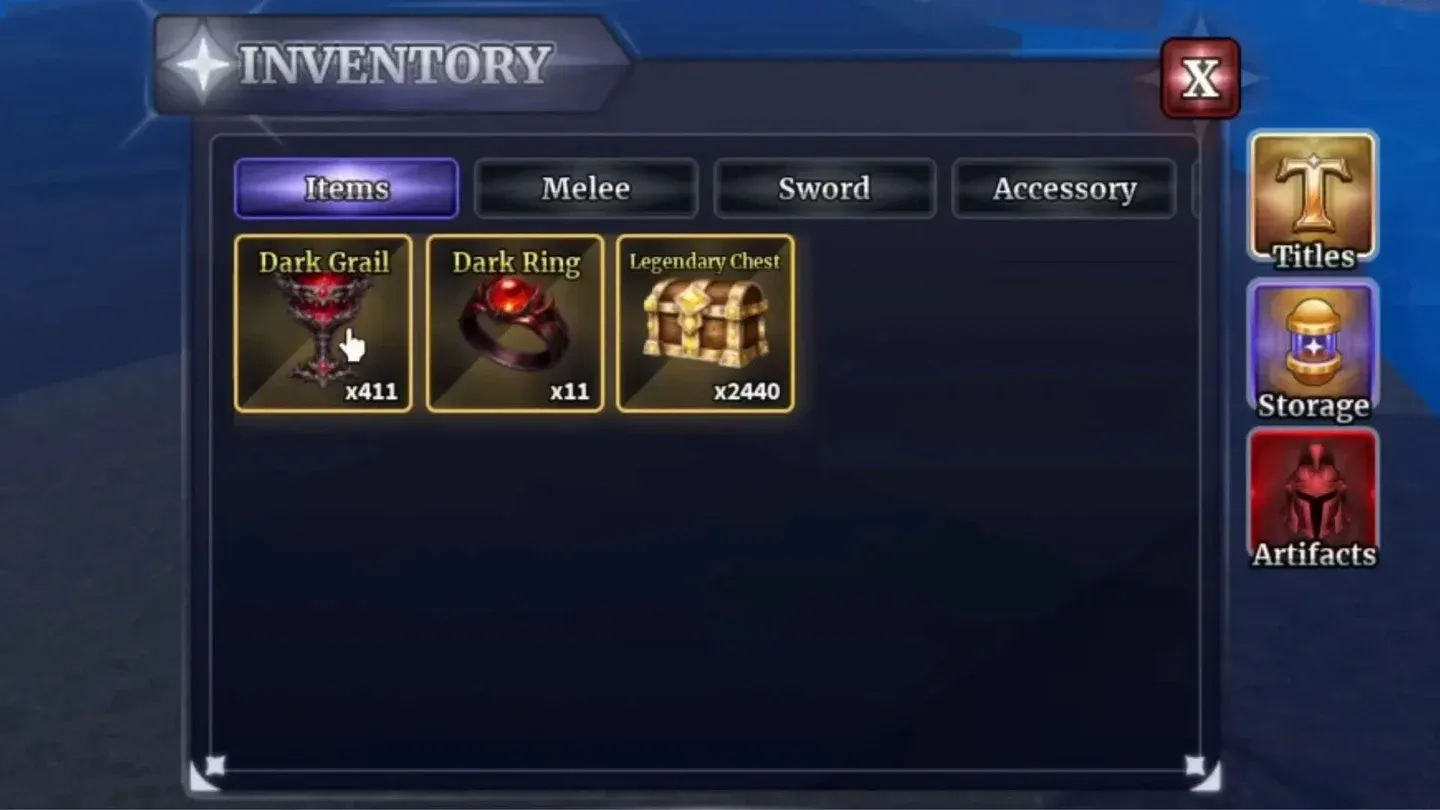Open the Accessory tab

click(1064, 189)
